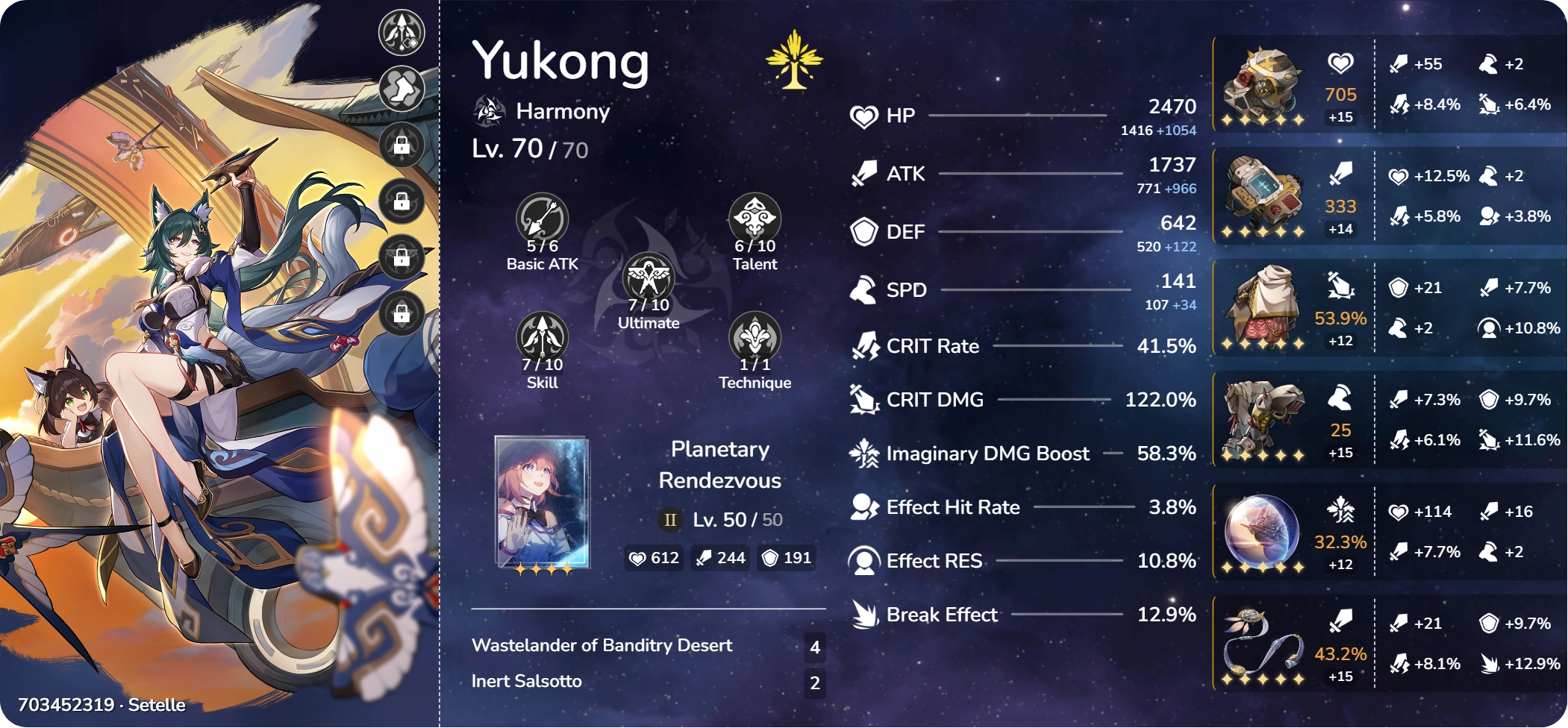Toggle the second eidolon icon on the left

401,87
